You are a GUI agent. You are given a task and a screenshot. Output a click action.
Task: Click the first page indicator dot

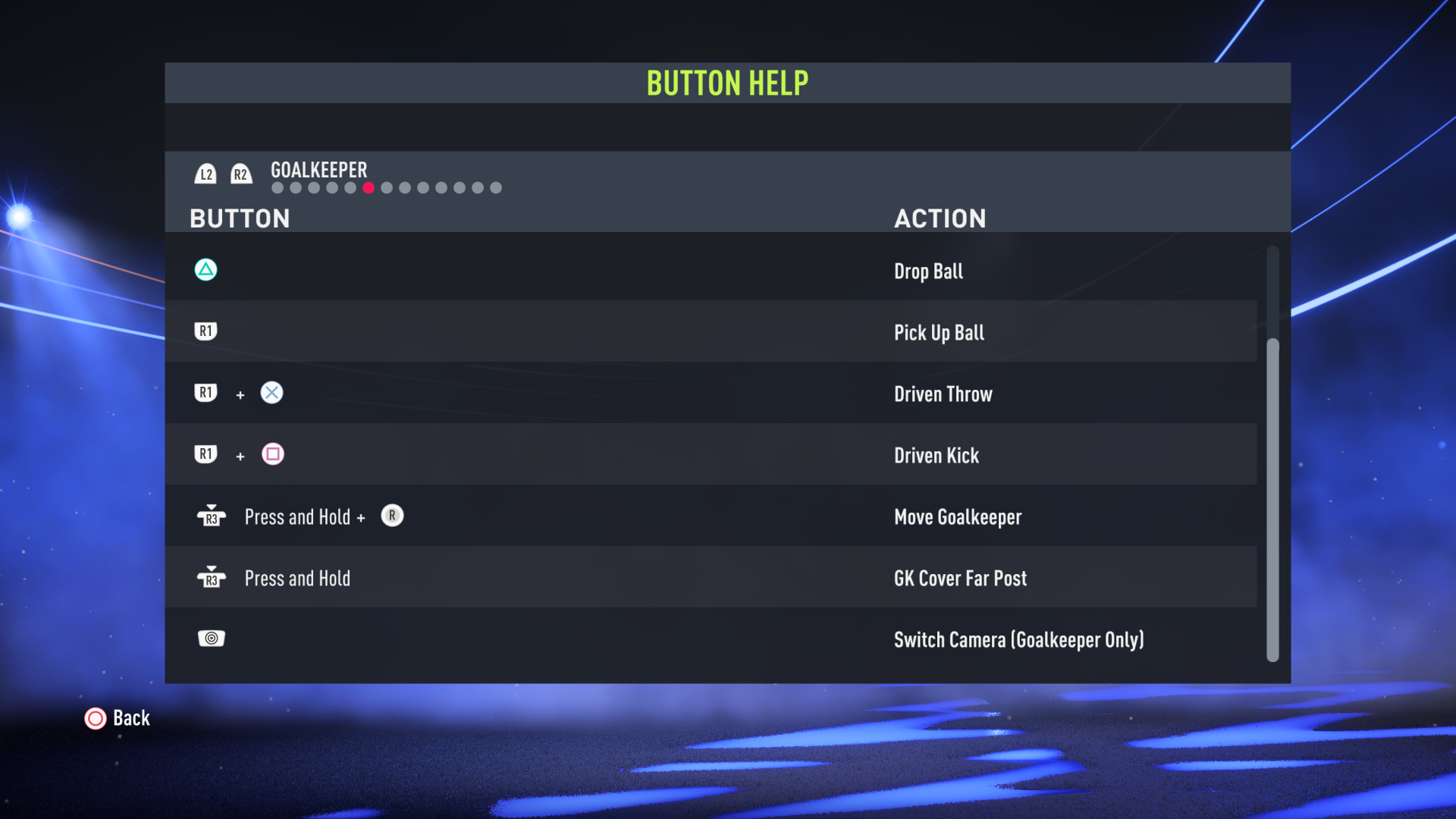pos(276,187)
